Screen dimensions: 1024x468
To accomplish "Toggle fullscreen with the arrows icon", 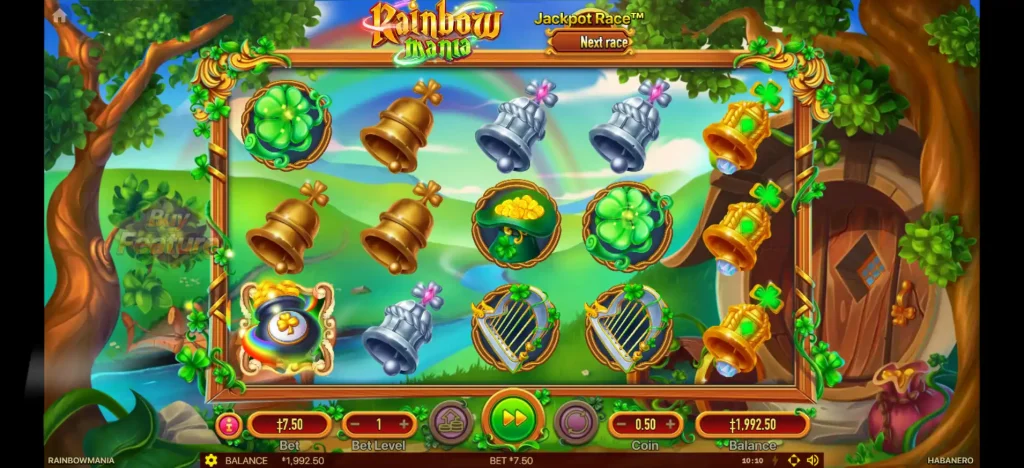I will [794, 460].
